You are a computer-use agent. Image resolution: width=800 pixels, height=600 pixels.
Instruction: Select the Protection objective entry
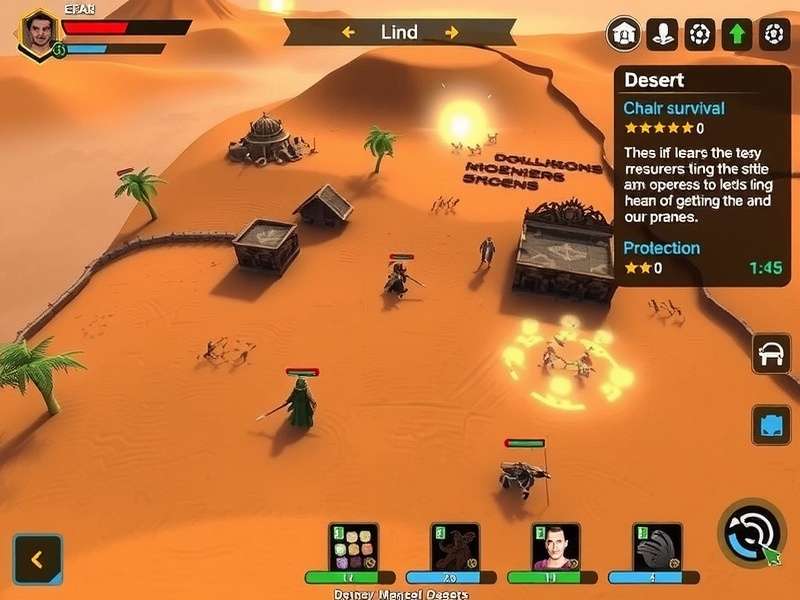[661, 248]
